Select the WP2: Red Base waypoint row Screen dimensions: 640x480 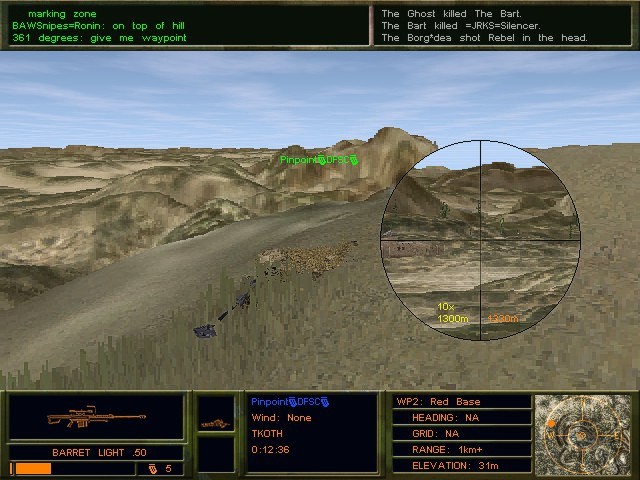click(461, 402)
